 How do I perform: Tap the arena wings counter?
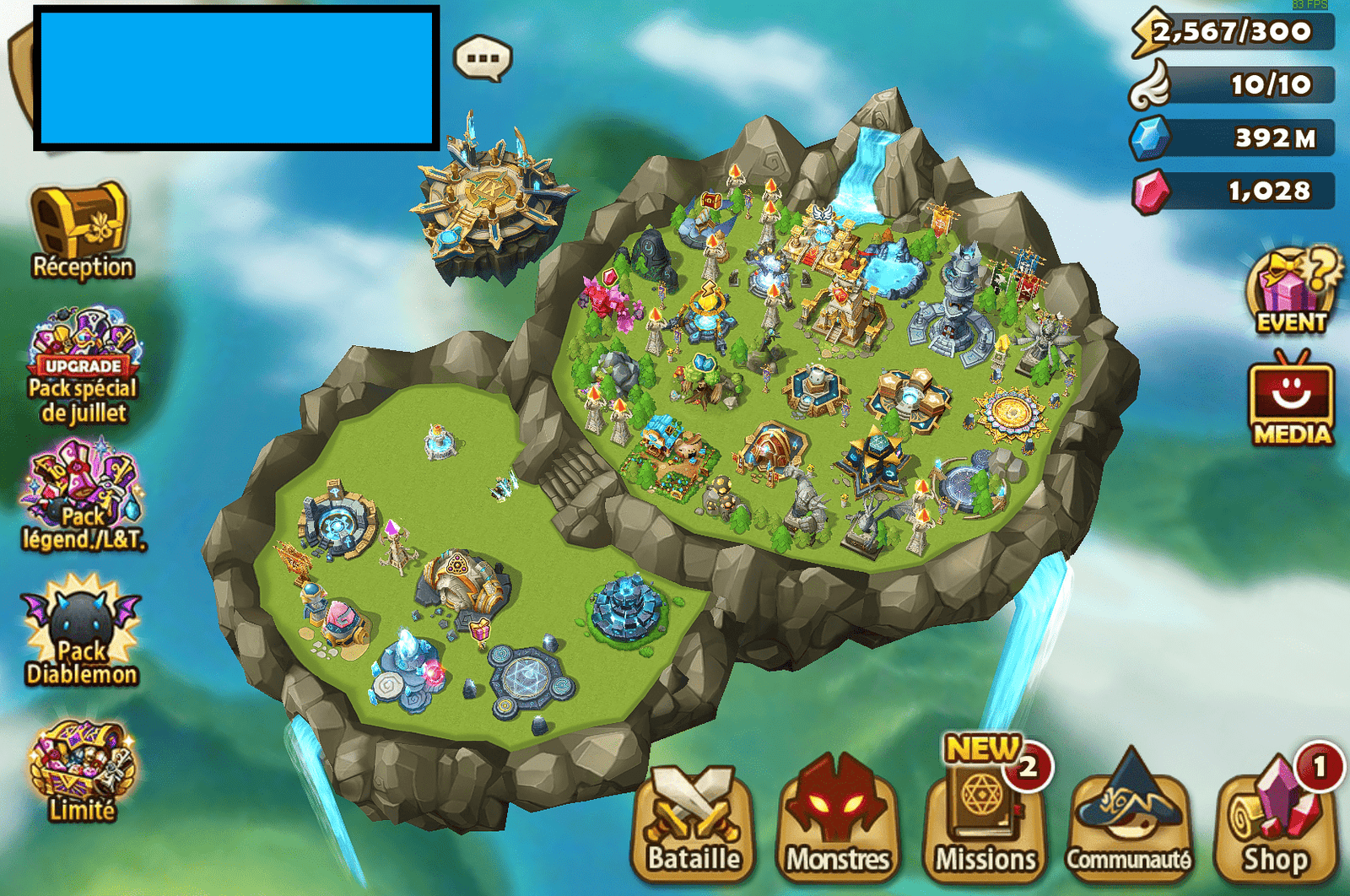pos(1233,85)
